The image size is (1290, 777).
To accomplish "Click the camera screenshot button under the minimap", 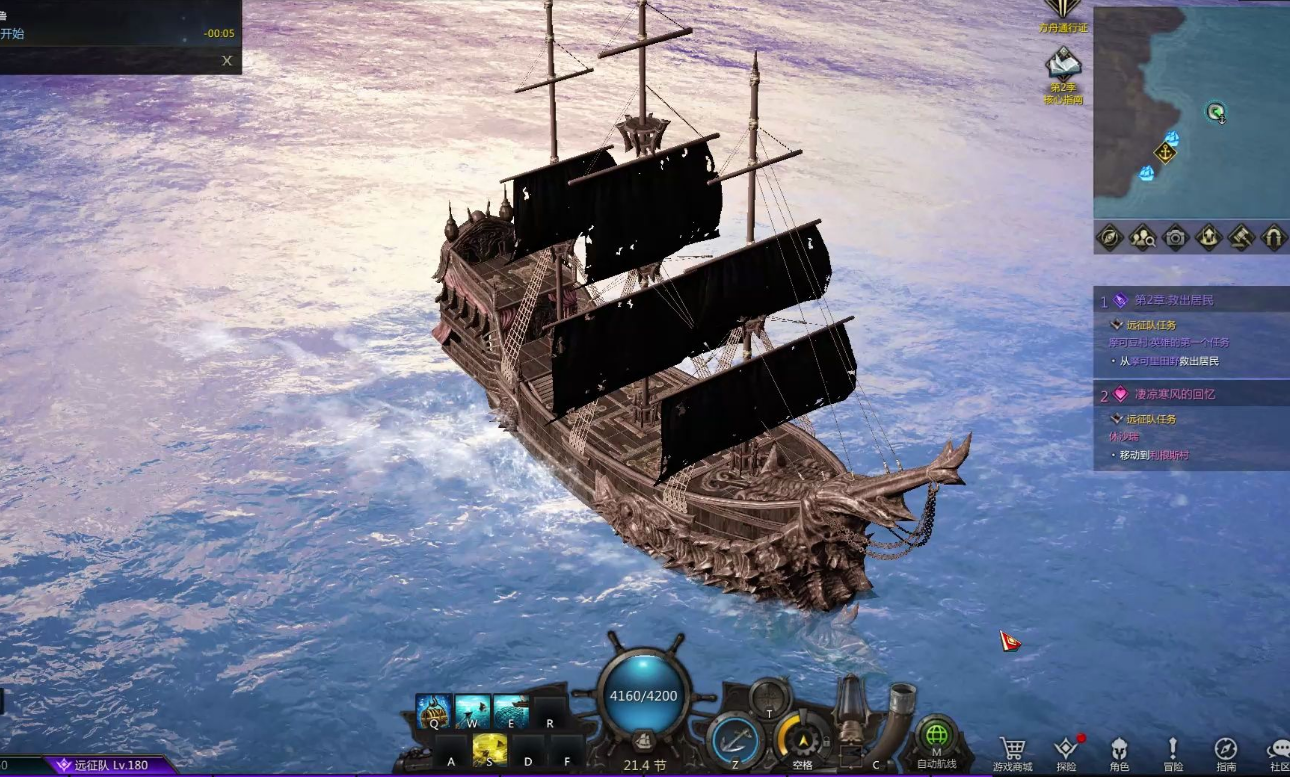I will (x=1175, y=237).
